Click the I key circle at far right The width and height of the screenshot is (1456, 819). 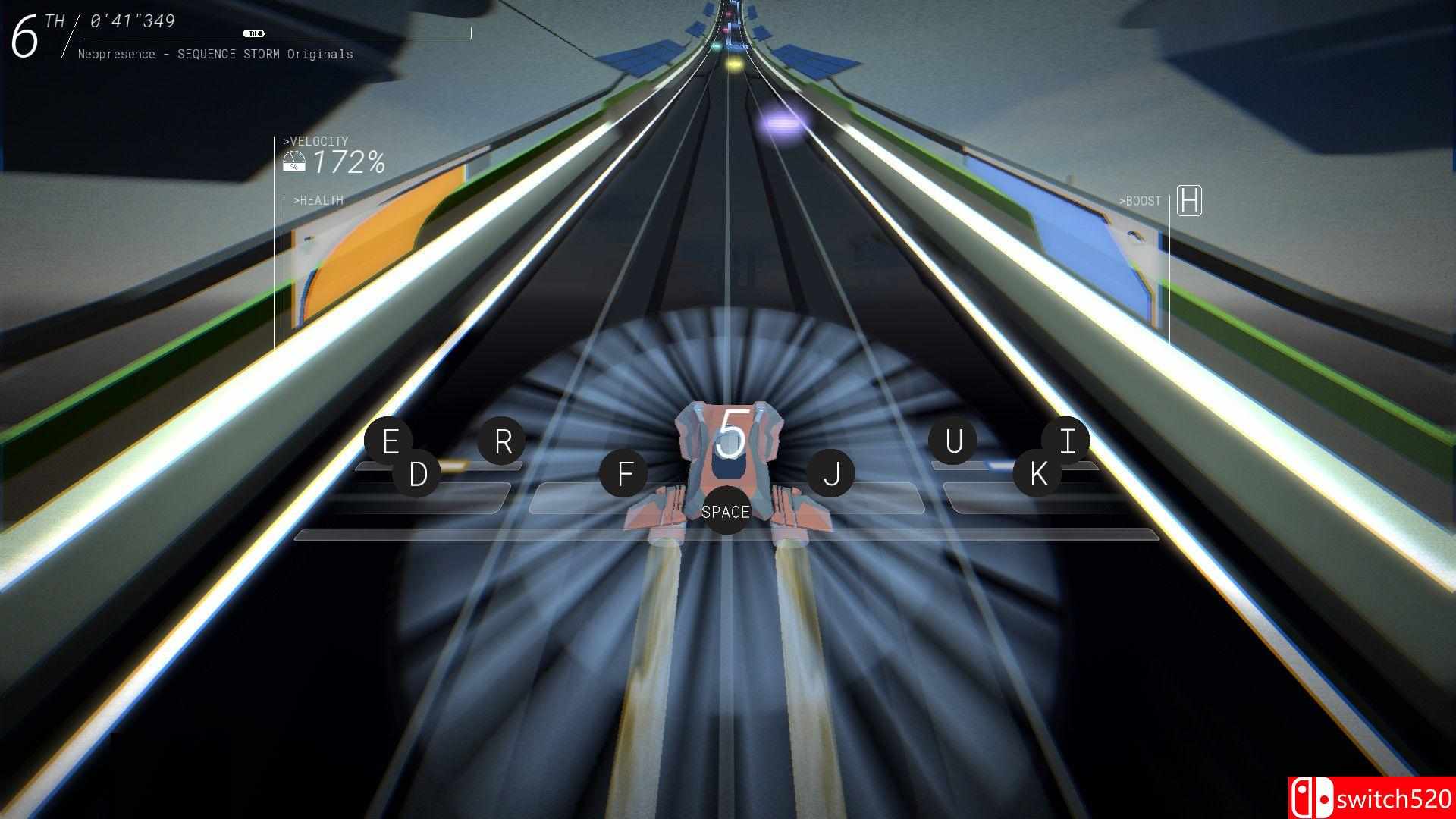point(1067,438)
